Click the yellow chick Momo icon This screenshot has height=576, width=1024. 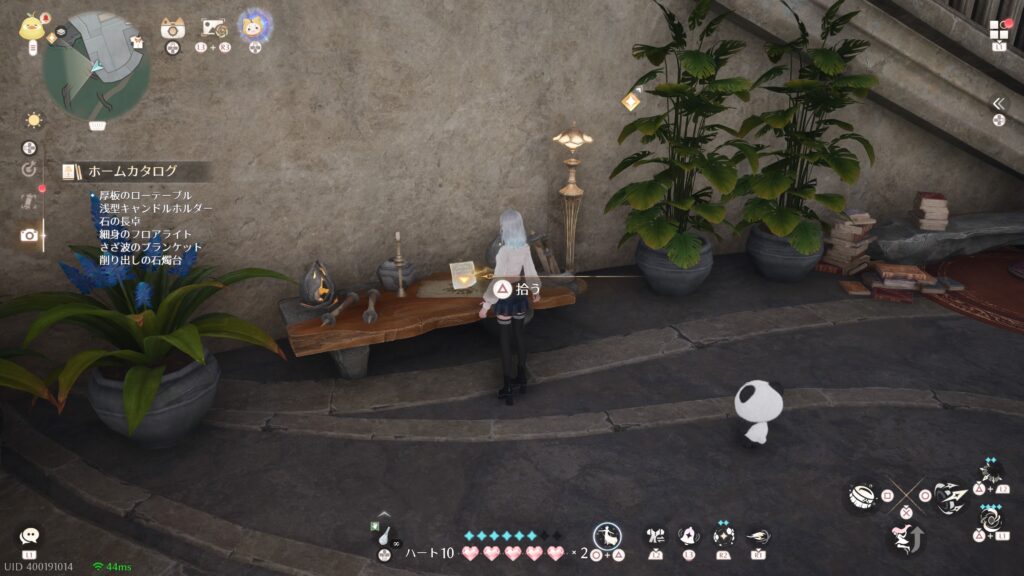(x=29, y=26)
